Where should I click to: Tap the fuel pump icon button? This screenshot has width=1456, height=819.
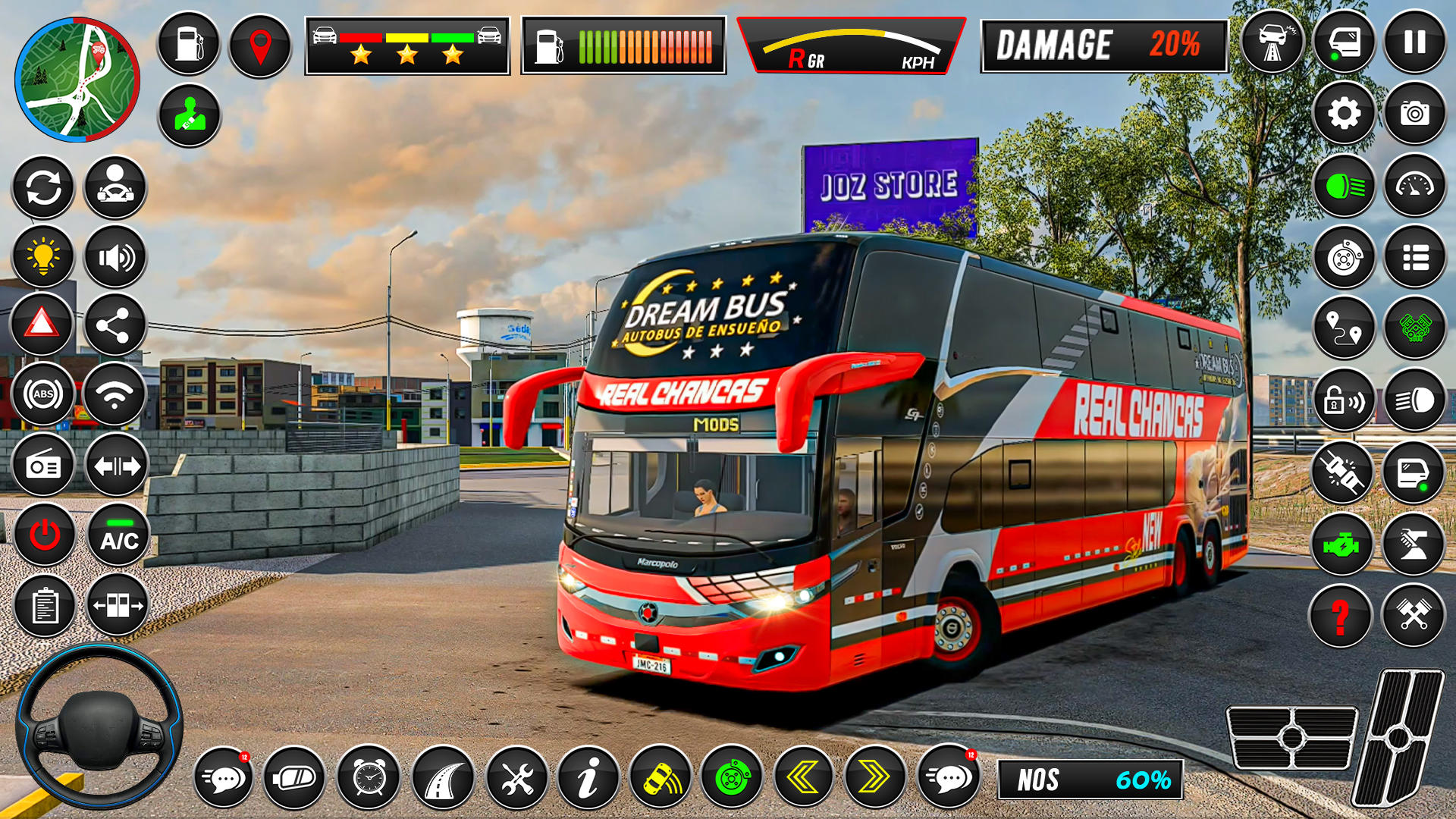(x=188, y=44)
